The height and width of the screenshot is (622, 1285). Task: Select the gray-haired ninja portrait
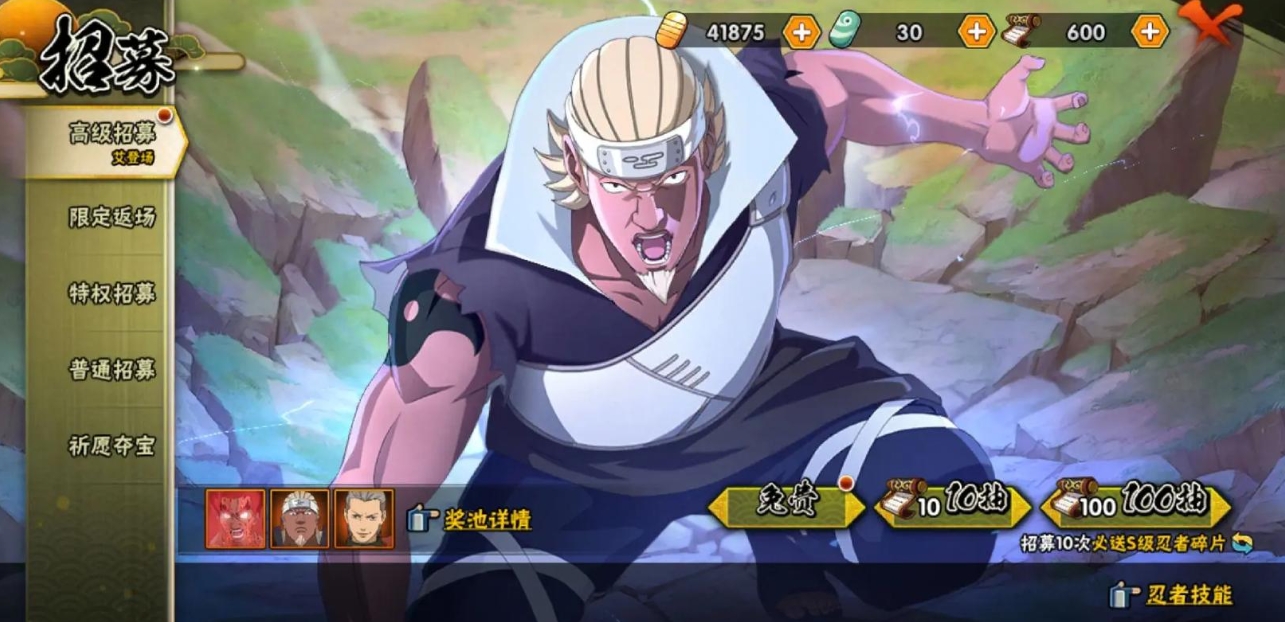(x=364, y=518)
